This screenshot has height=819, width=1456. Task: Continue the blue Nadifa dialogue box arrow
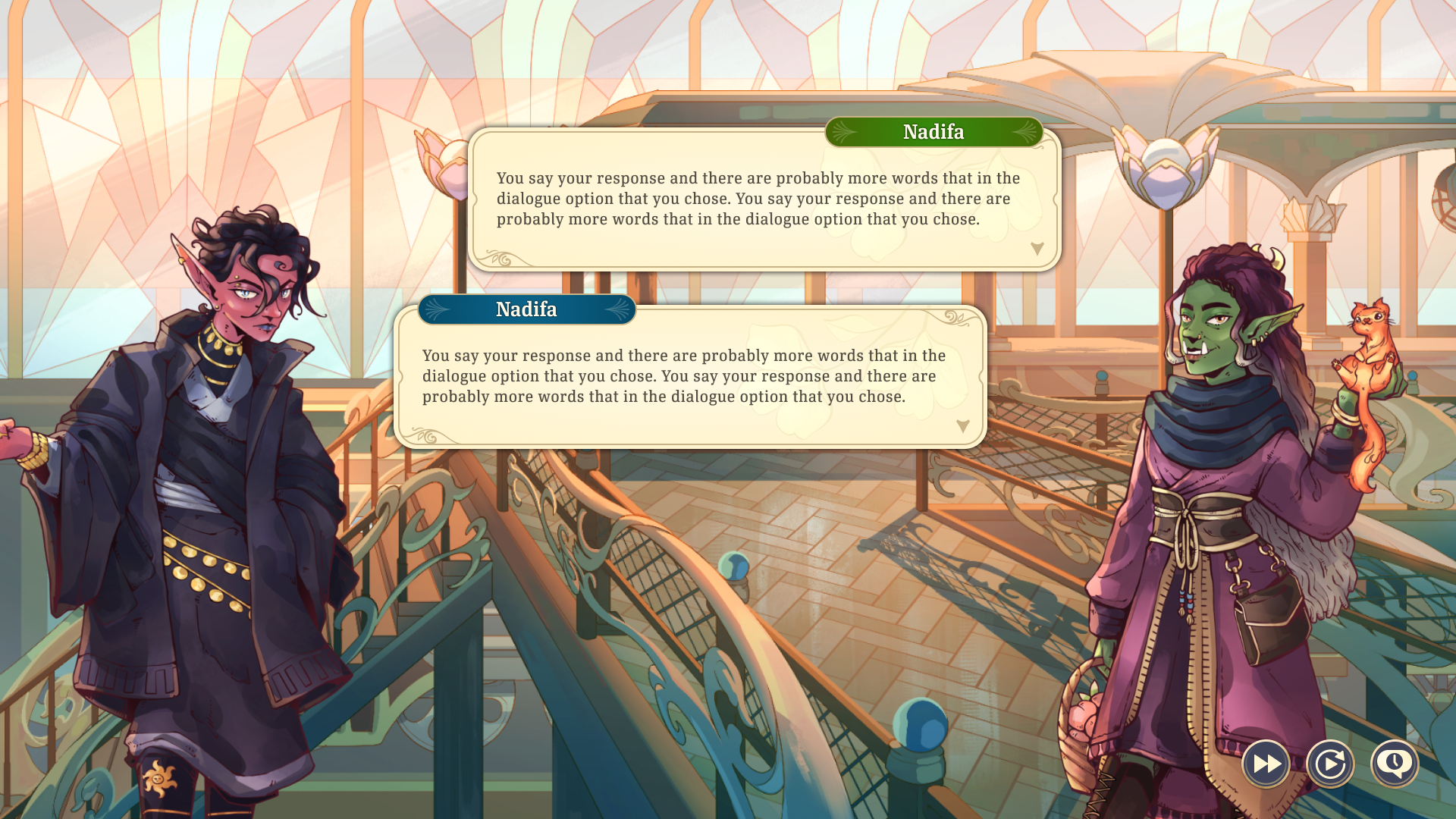coord(963,426)
